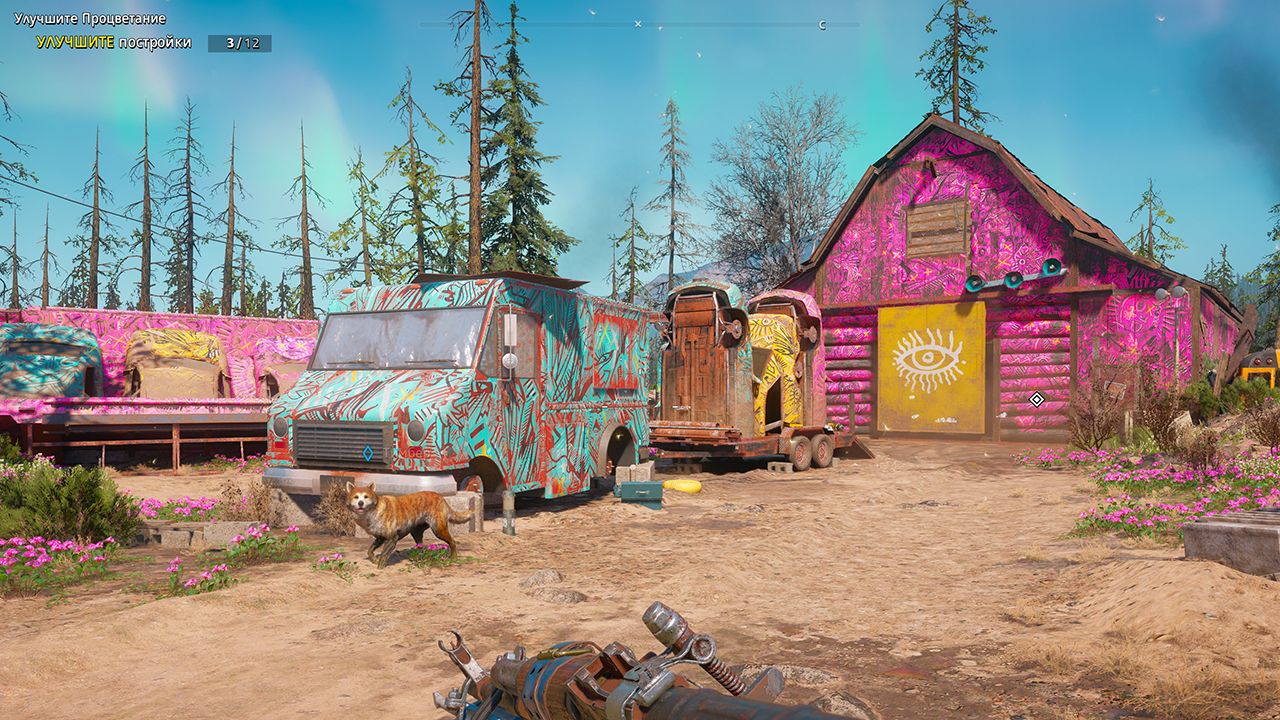
Task: Select the "Улучшите Процветание" quest tracker title
Action: [90, 19]
